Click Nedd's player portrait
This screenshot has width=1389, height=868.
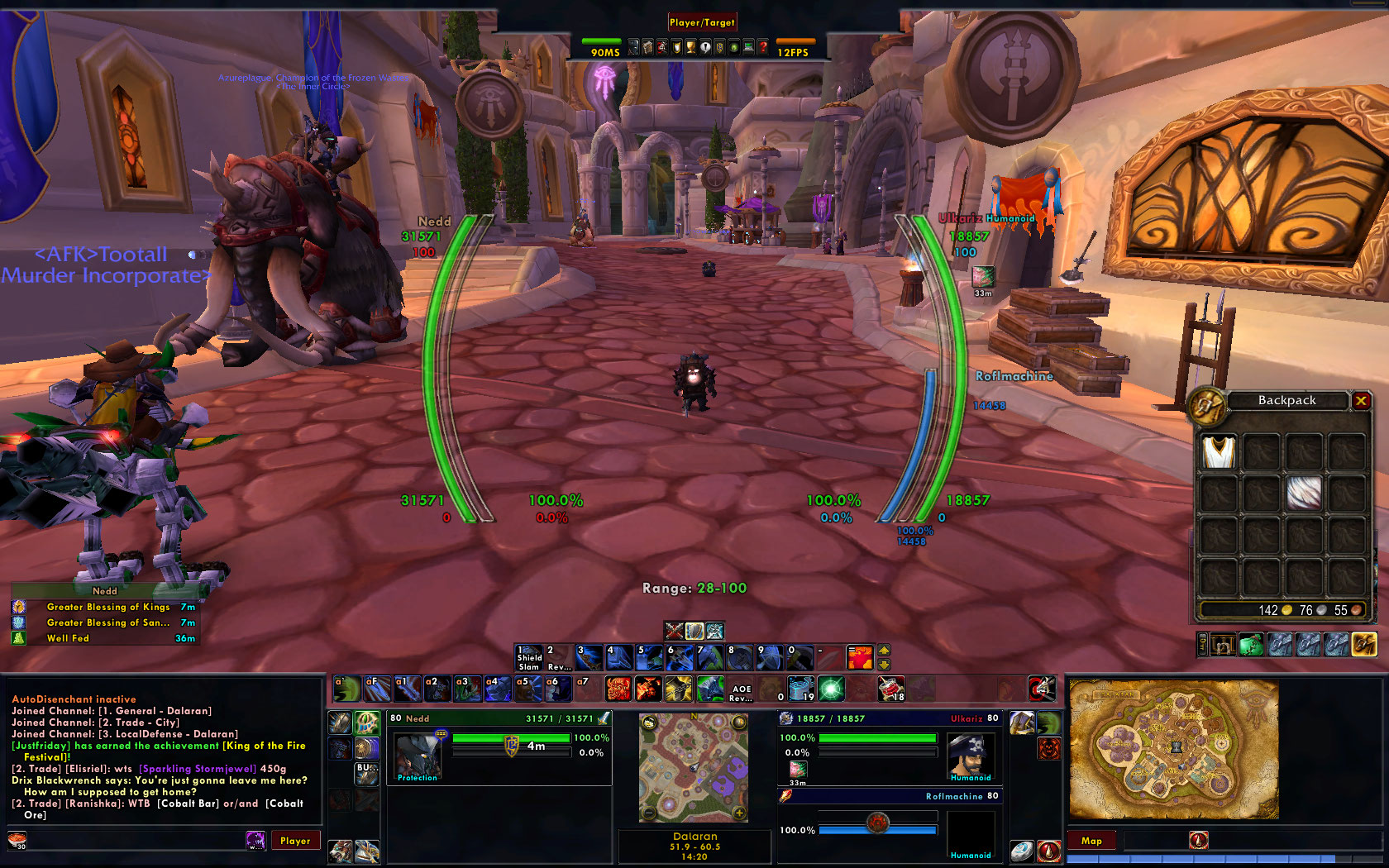pyautogui.click(x=418, y=755)
